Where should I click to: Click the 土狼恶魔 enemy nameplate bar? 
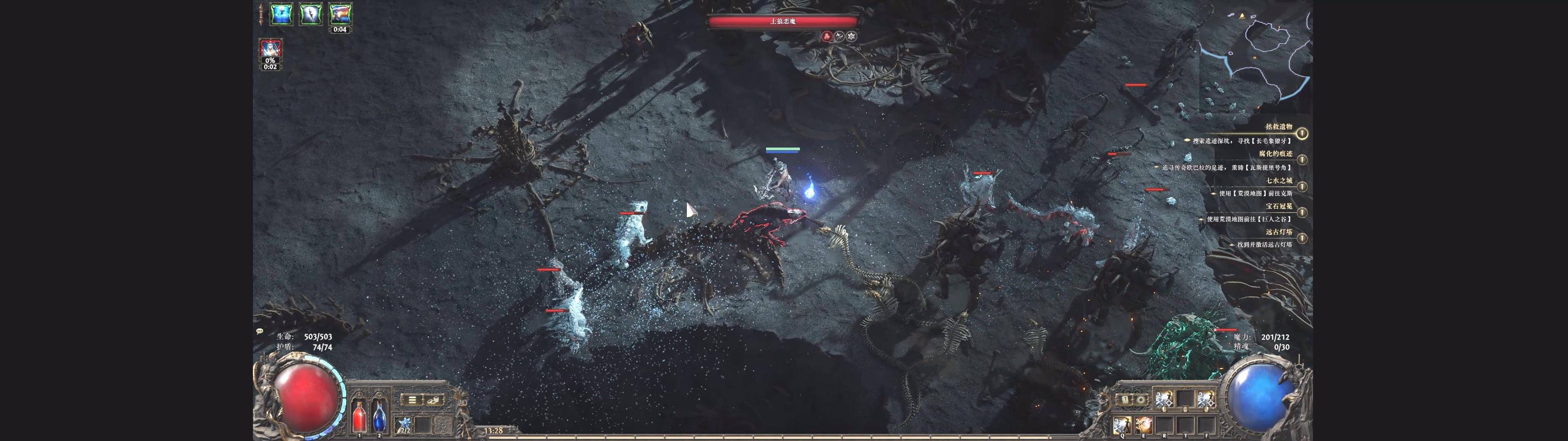pos(783,21)
